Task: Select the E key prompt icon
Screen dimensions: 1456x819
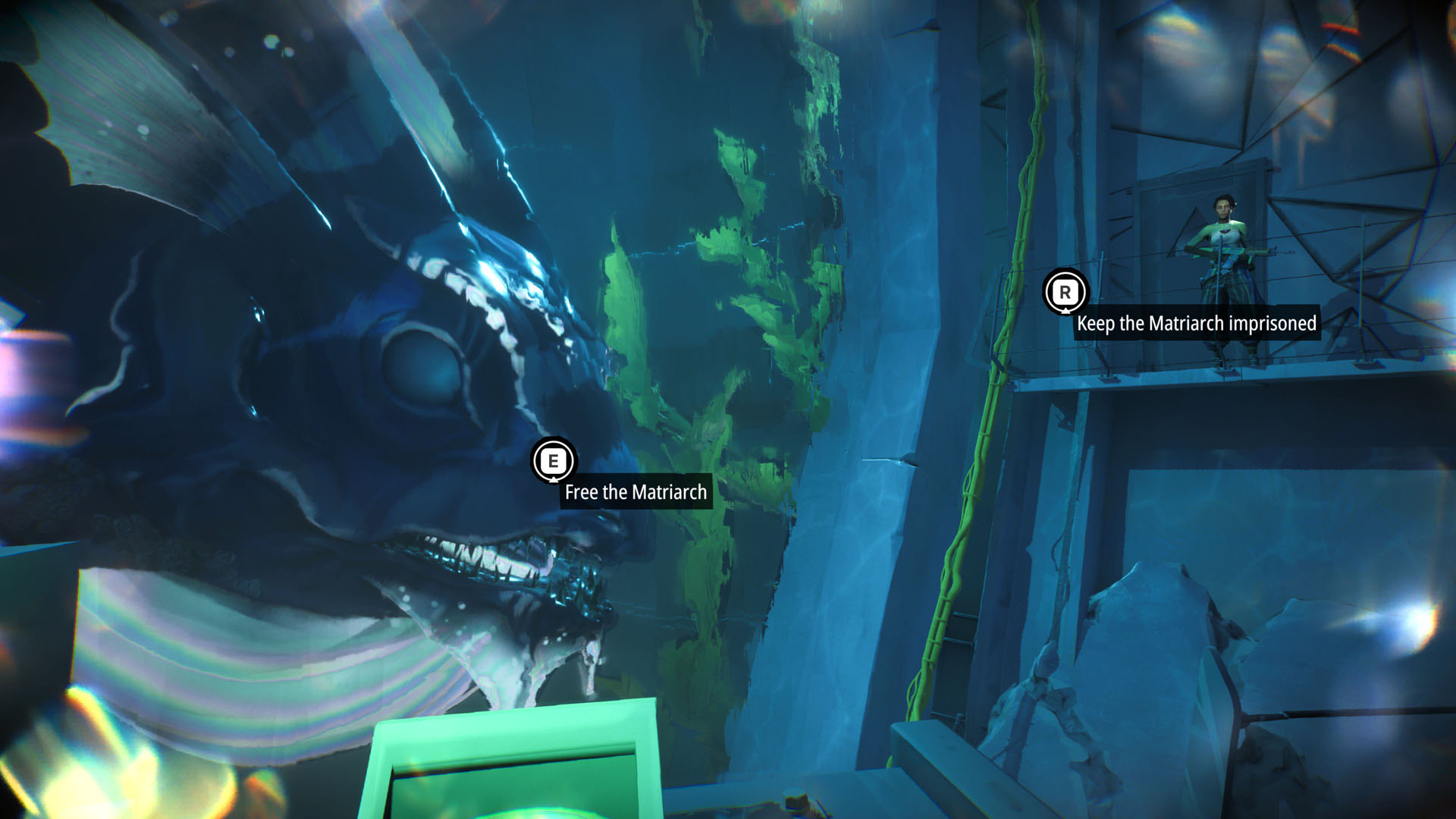Action: click(553, 460)
